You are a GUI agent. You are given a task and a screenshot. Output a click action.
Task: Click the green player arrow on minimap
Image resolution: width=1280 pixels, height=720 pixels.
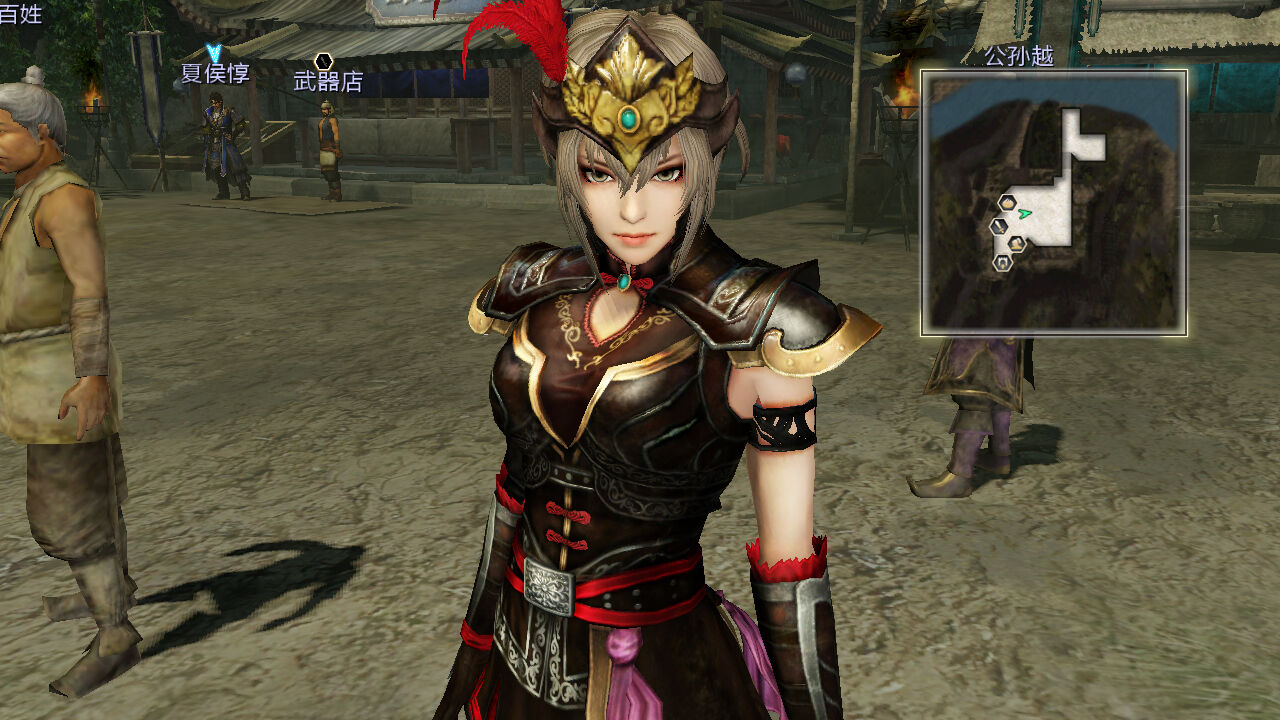(x=1024, y=213)
